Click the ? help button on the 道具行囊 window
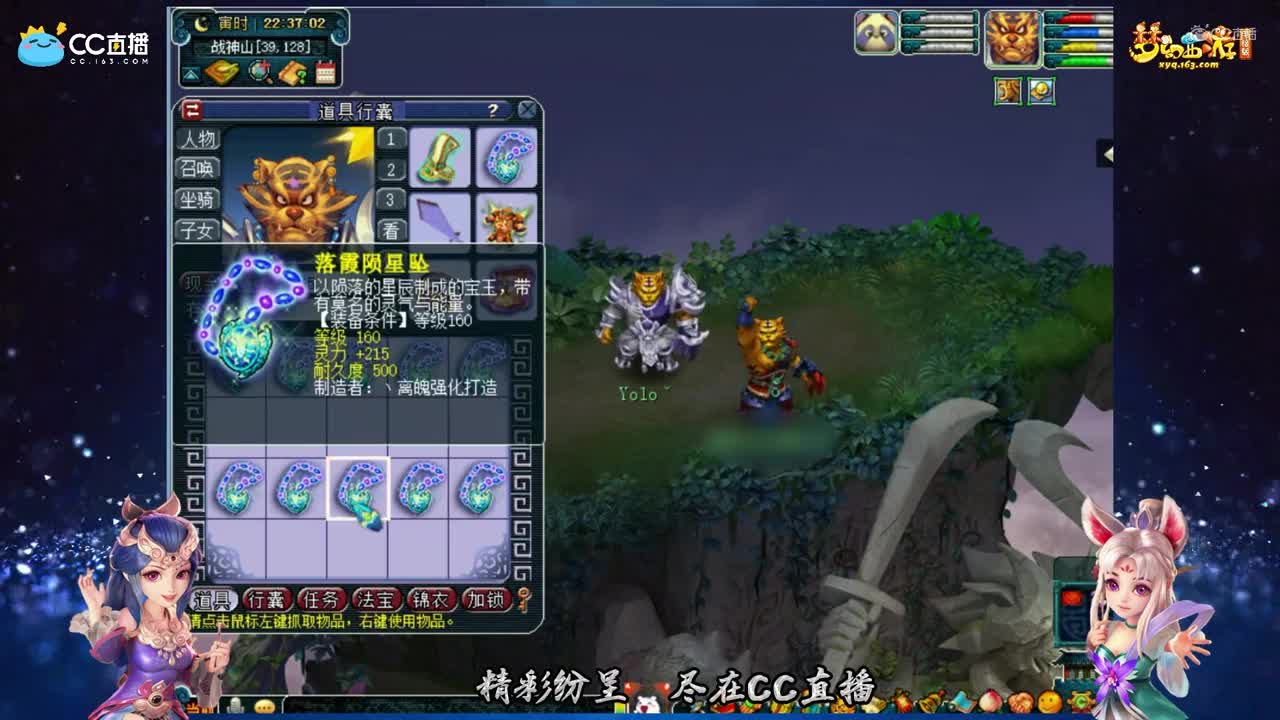 point(492,111)
